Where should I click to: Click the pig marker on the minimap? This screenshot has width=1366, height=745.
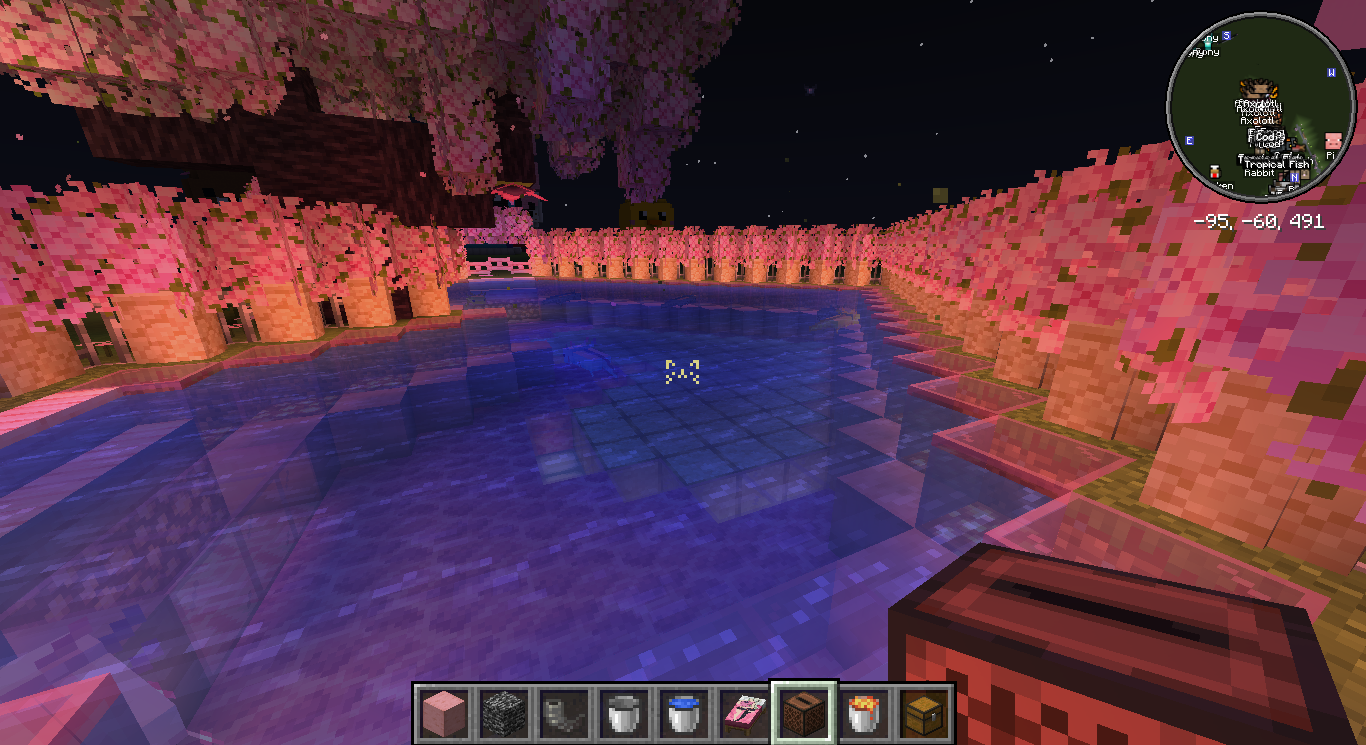tap(1332, 140)
